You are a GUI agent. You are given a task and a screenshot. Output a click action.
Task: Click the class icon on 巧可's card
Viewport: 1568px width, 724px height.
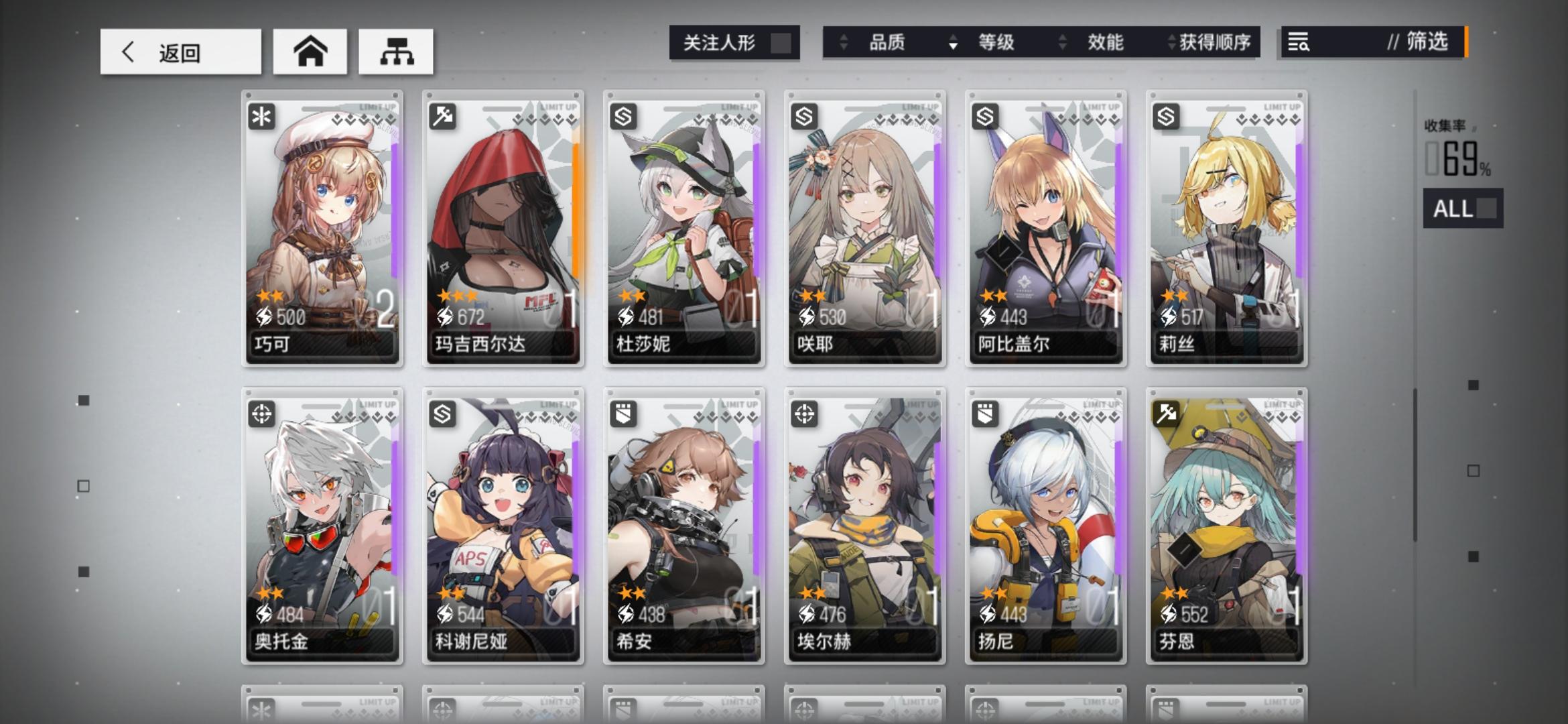(263, 117)
